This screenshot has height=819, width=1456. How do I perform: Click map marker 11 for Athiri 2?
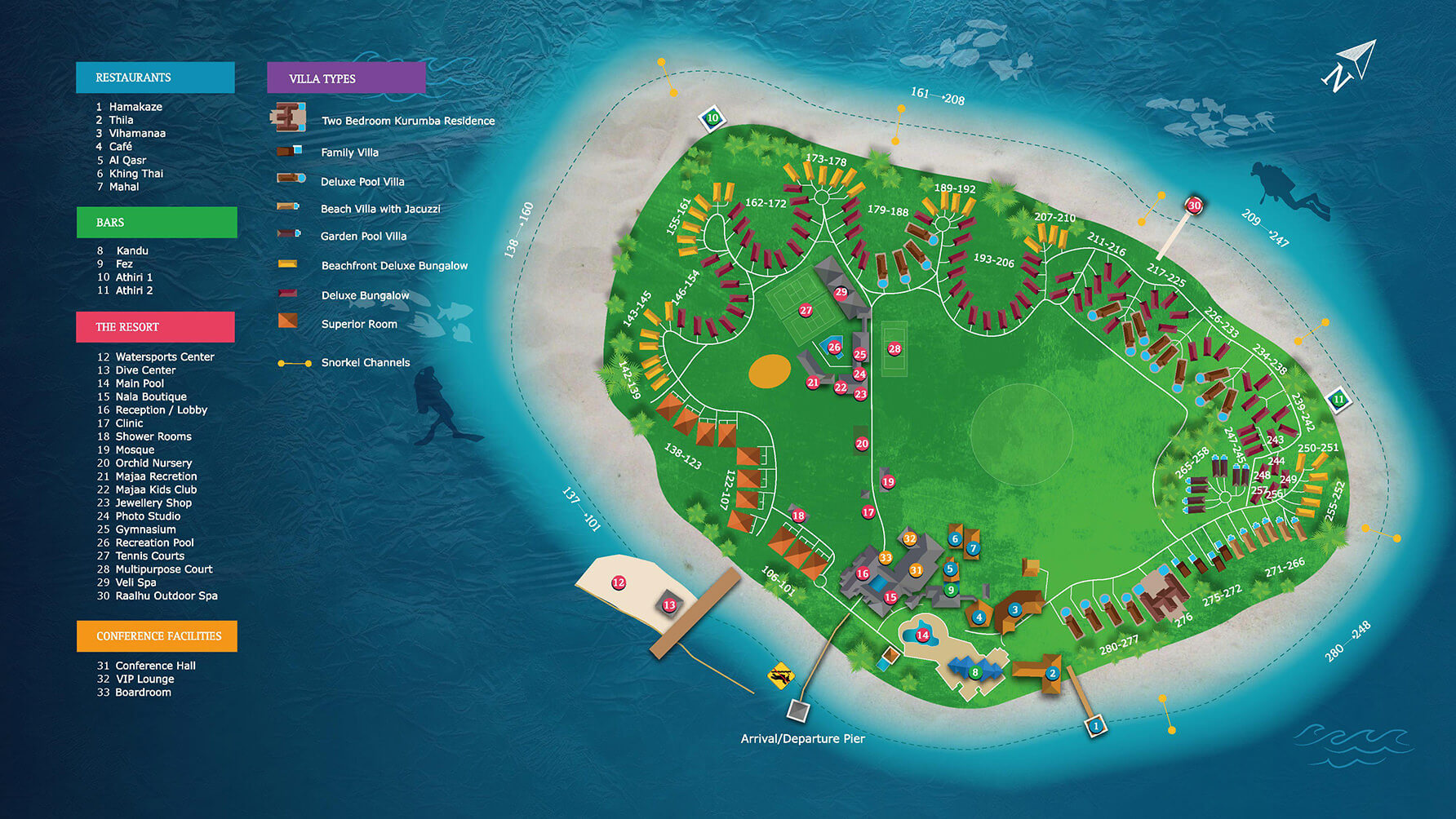(1338, 400)
